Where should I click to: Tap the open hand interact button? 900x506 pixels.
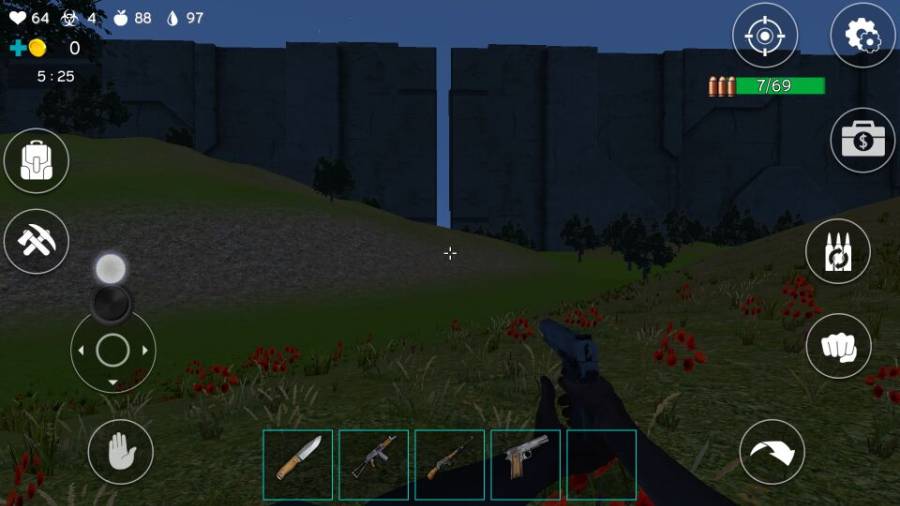(120, 452)
